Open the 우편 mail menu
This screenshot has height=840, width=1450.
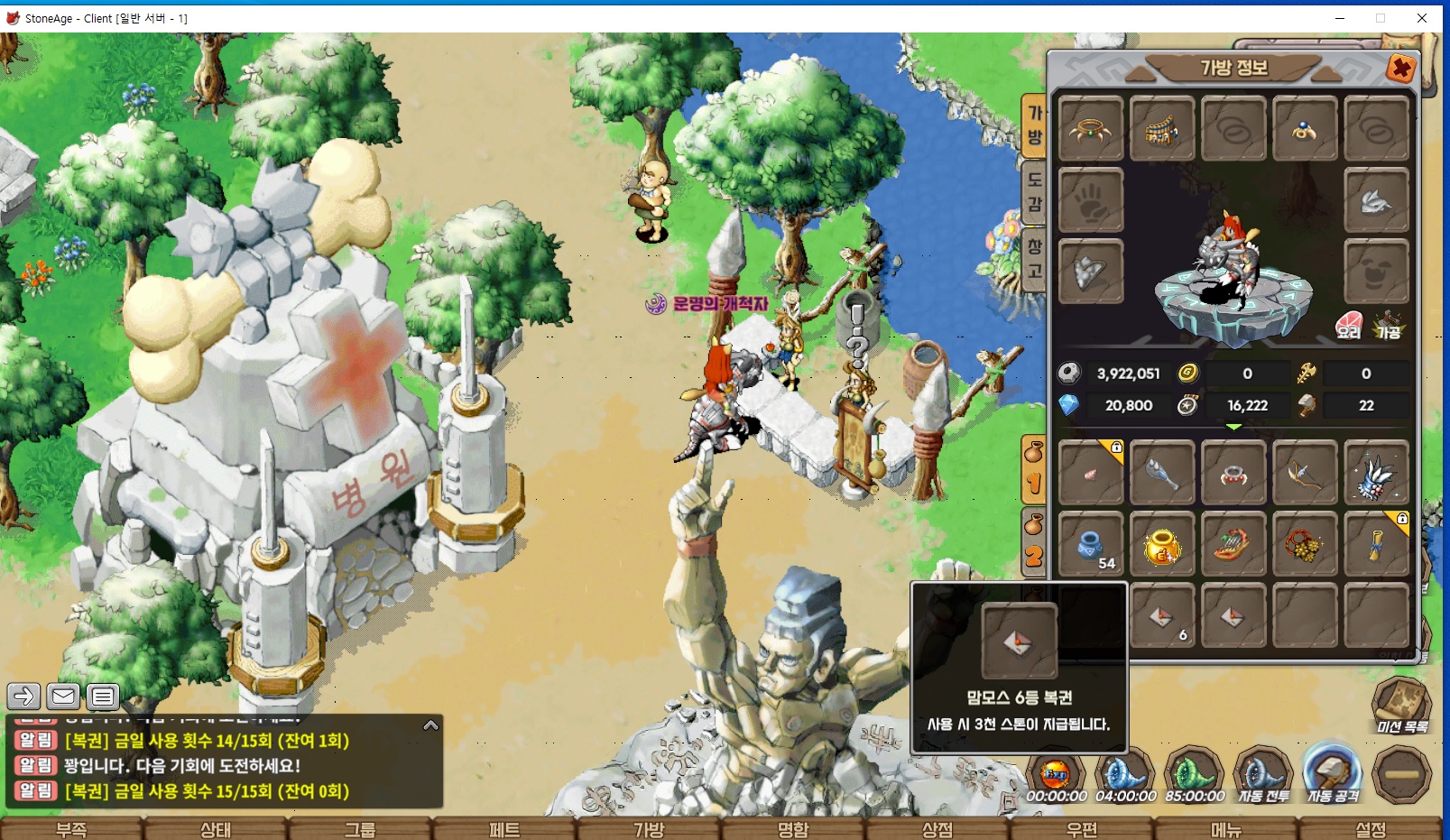[1081, 829]
